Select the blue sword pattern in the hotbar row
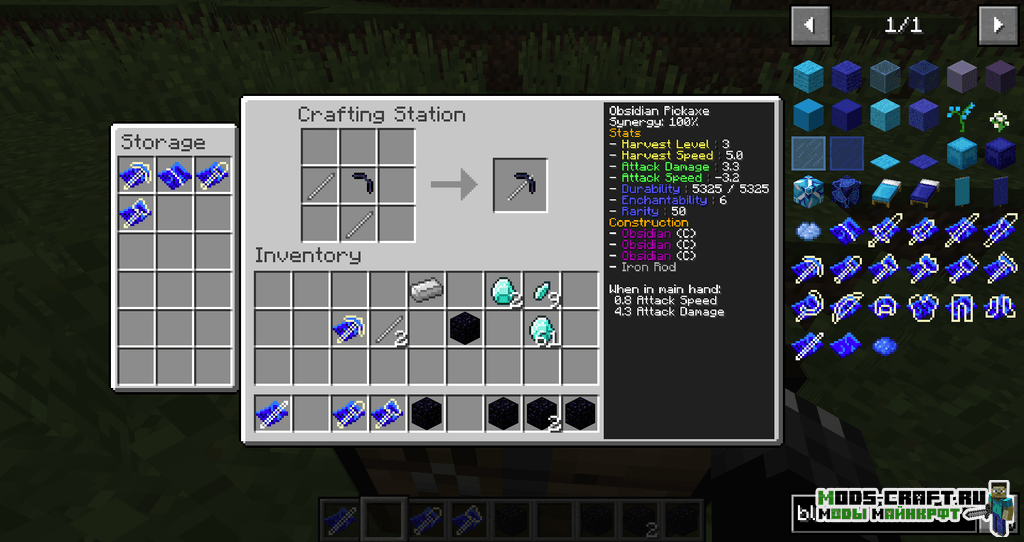This screenshot has height=542, width=1024. (x=272, y=412)
